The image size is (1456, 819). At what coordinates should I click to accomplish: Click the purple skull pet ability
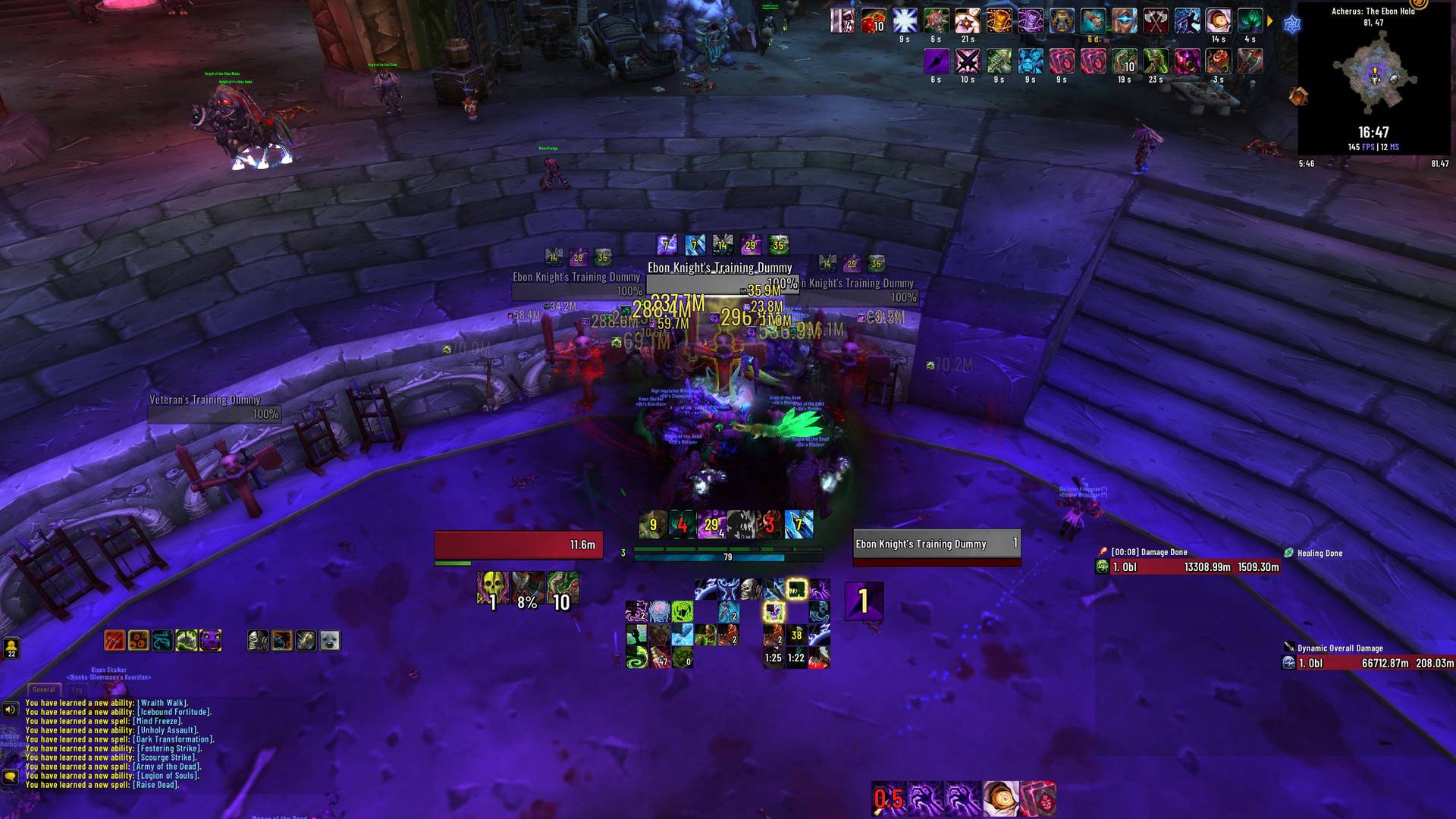[x=210, y=641]
